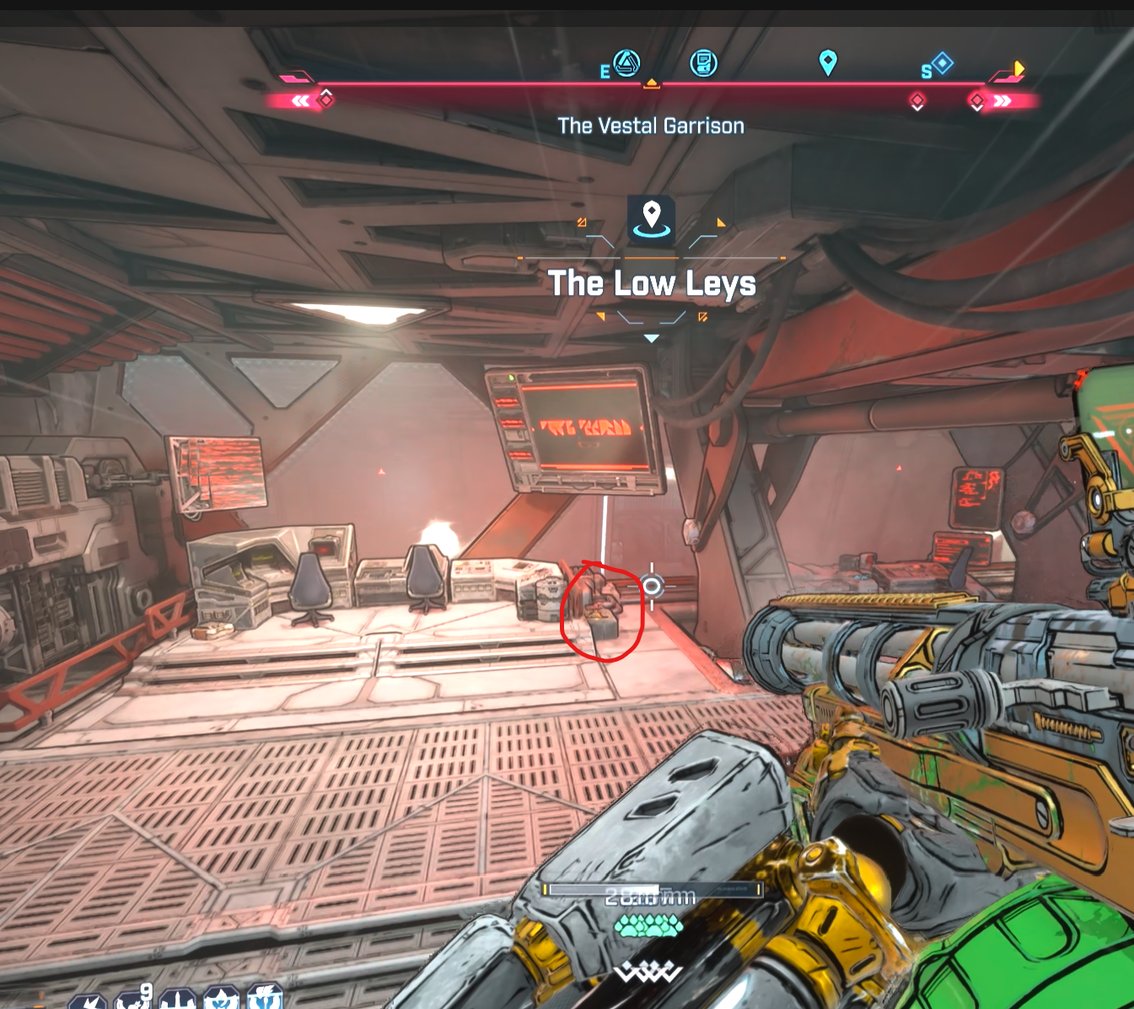Click The Low Leys location discovery icon
The image size is (1134, 1009).
(x=652, y=220)
